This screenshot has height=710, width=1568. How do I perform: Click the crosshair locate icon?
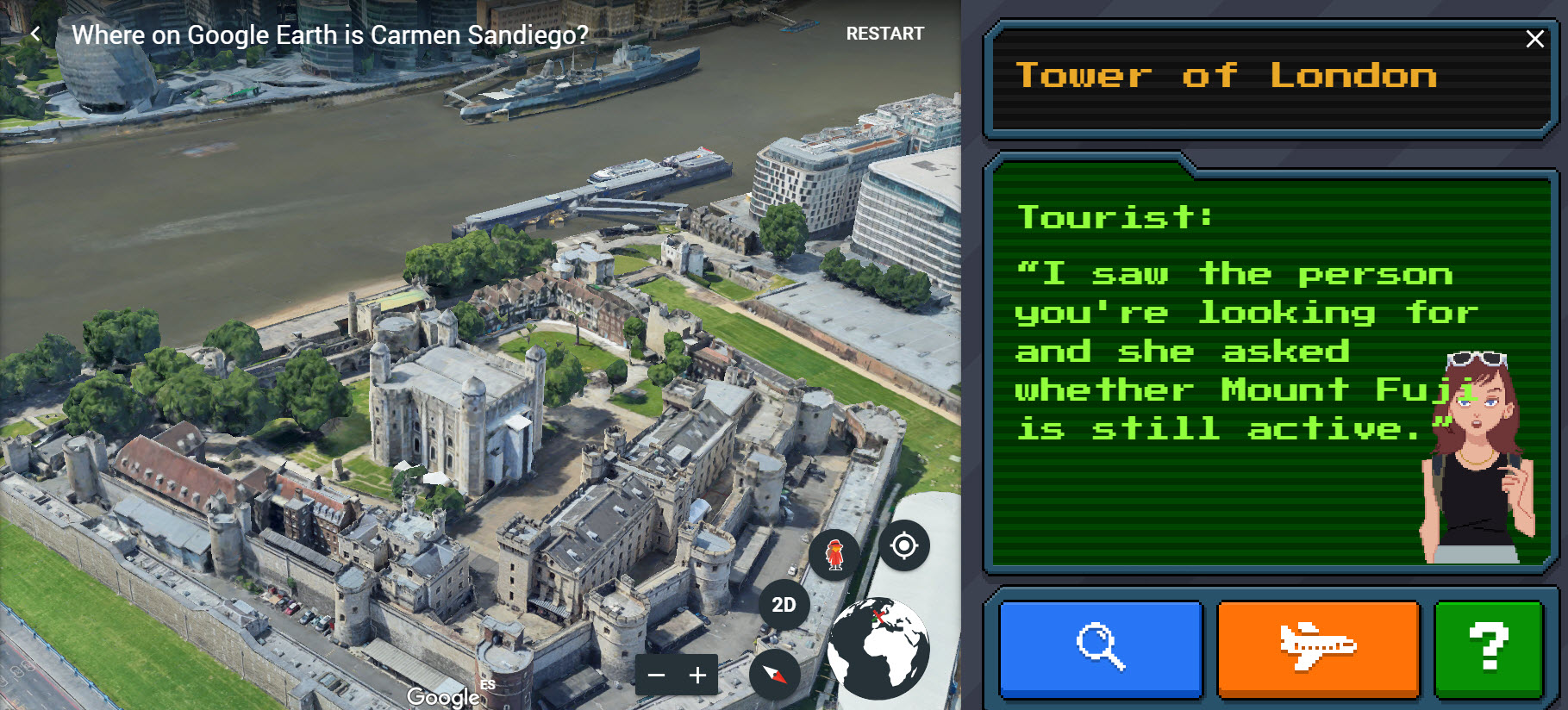(903, 545)
